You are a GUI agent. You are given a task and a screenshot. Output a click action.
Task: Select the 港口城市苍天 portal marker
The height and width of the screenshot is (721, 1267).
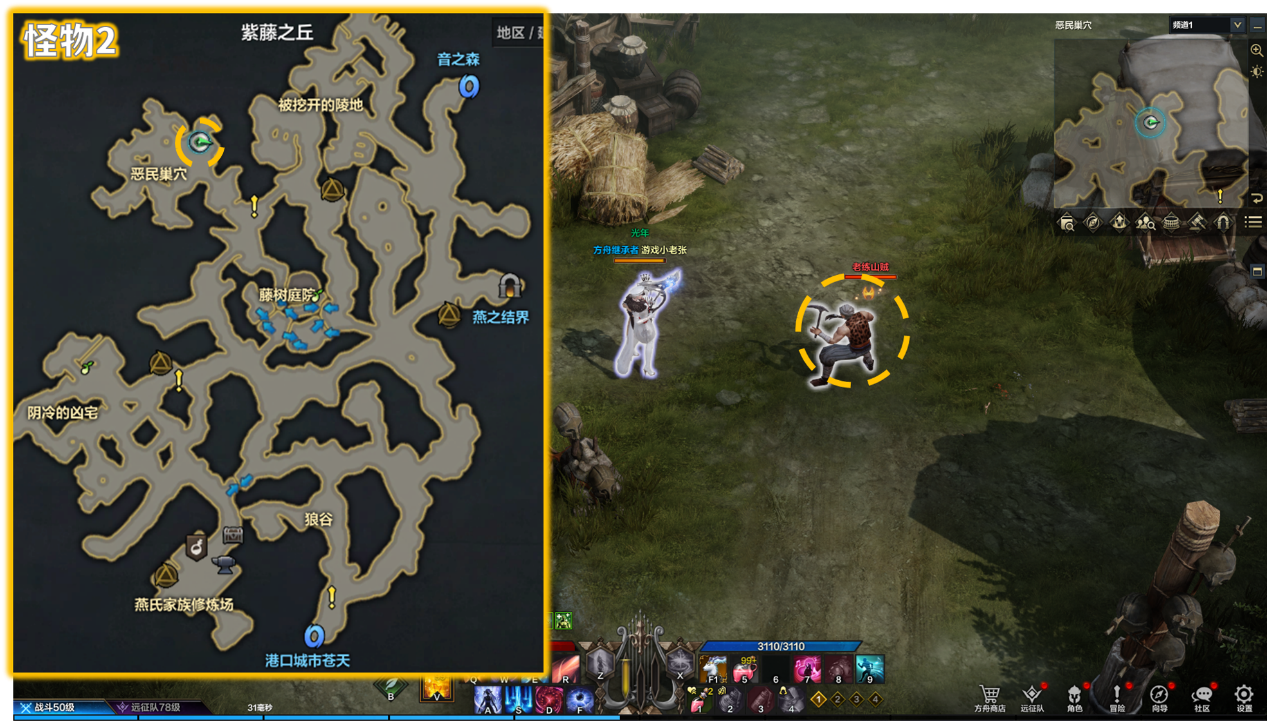point(314,636)
